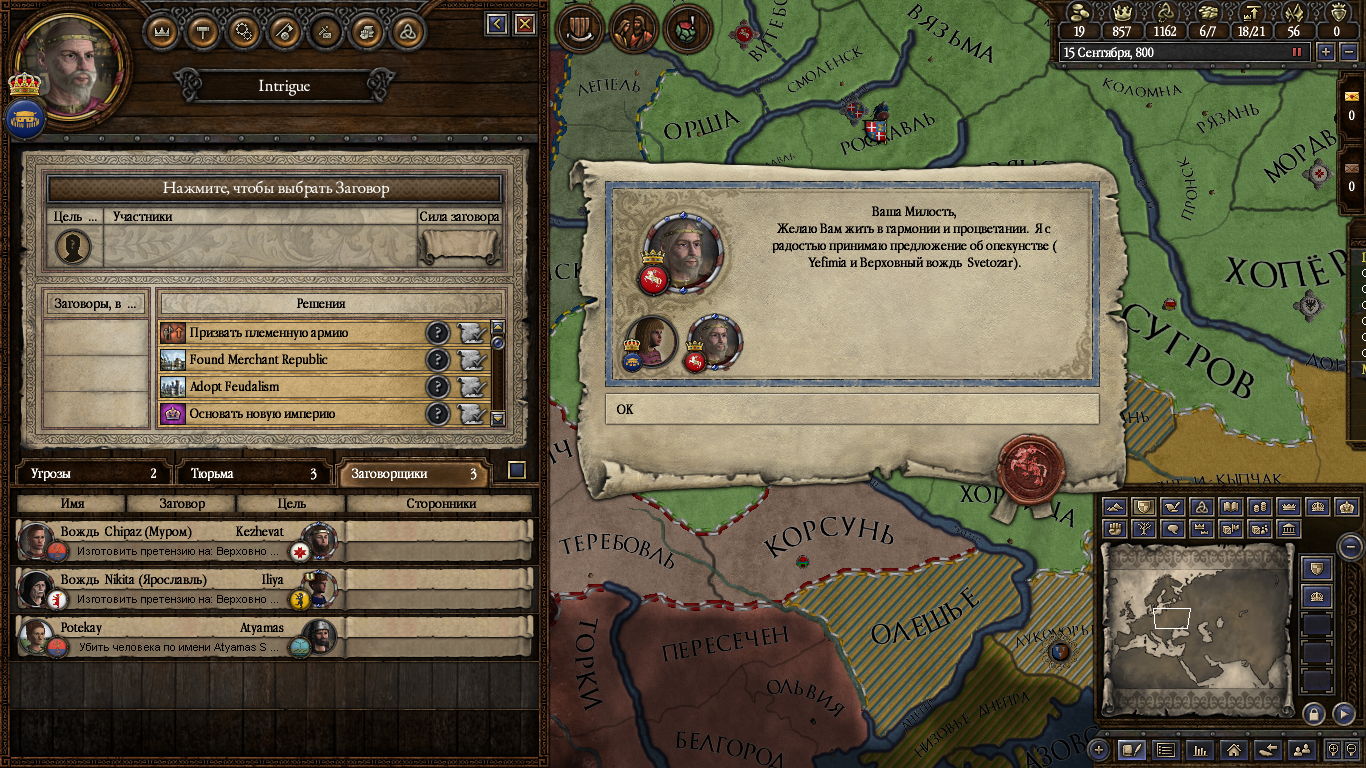Select the Заговорщики tab
This screenshot has width=1366, height=768.
coord(413,474)
